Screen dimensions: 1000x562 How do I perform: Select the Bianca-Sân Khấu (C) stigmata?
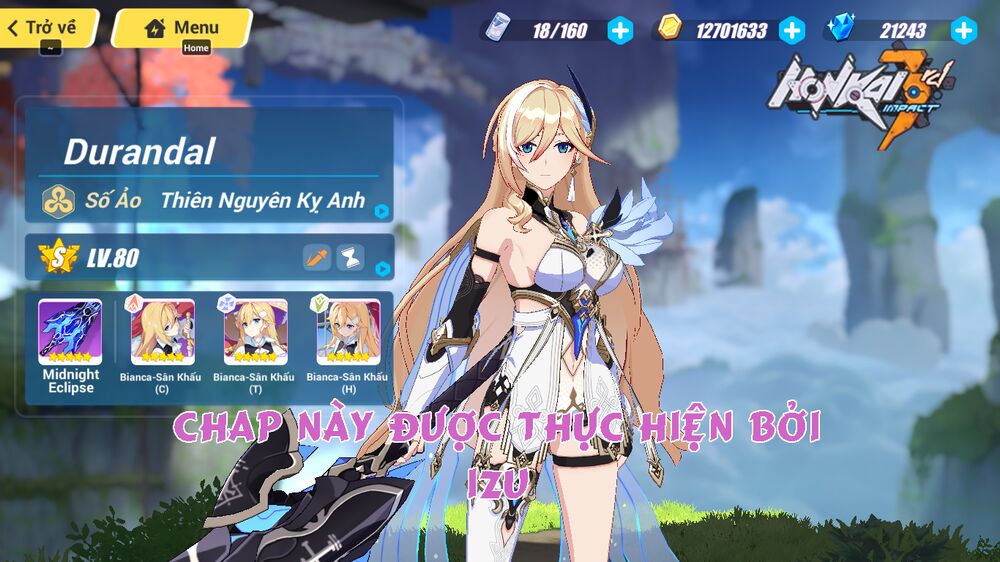(x=163, y=333)
